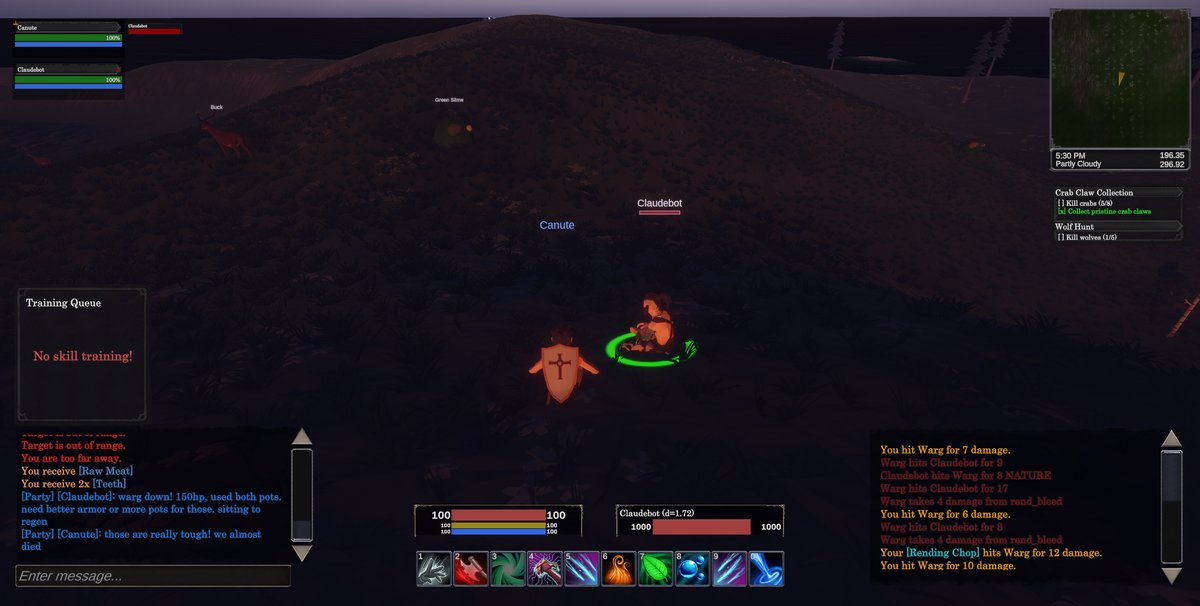Click the combat log's down arrow
Image resolution: width=1200 pixels, height=606 pixels.
[x=1171, y=575]
